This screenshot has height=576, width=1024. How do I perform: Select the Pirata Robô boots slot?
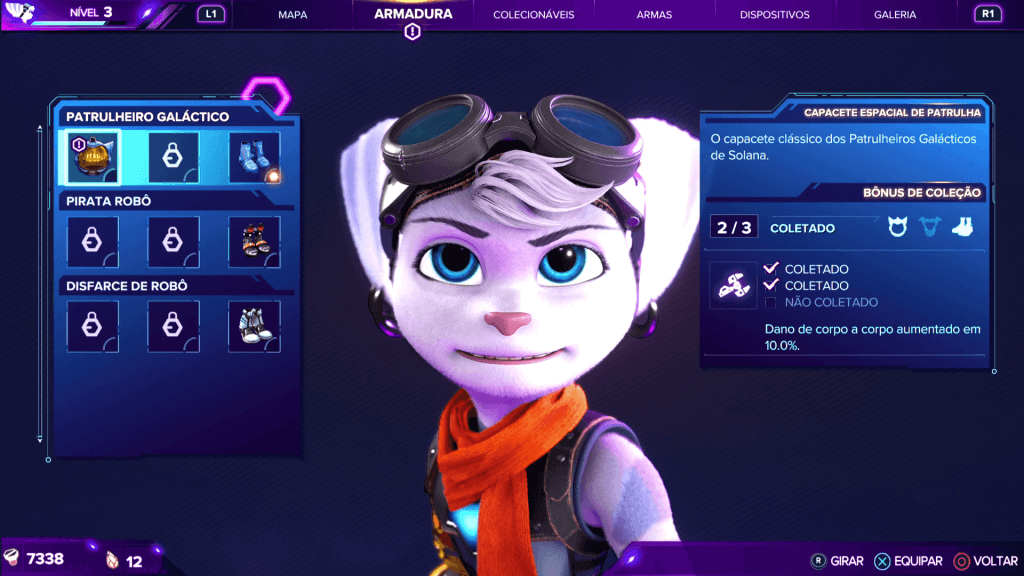click(254, 242)
